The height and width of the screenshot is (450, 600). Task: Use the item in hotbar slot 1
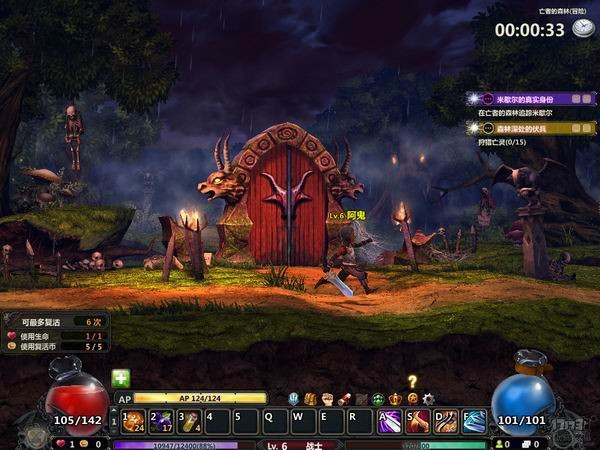[132, 421]
